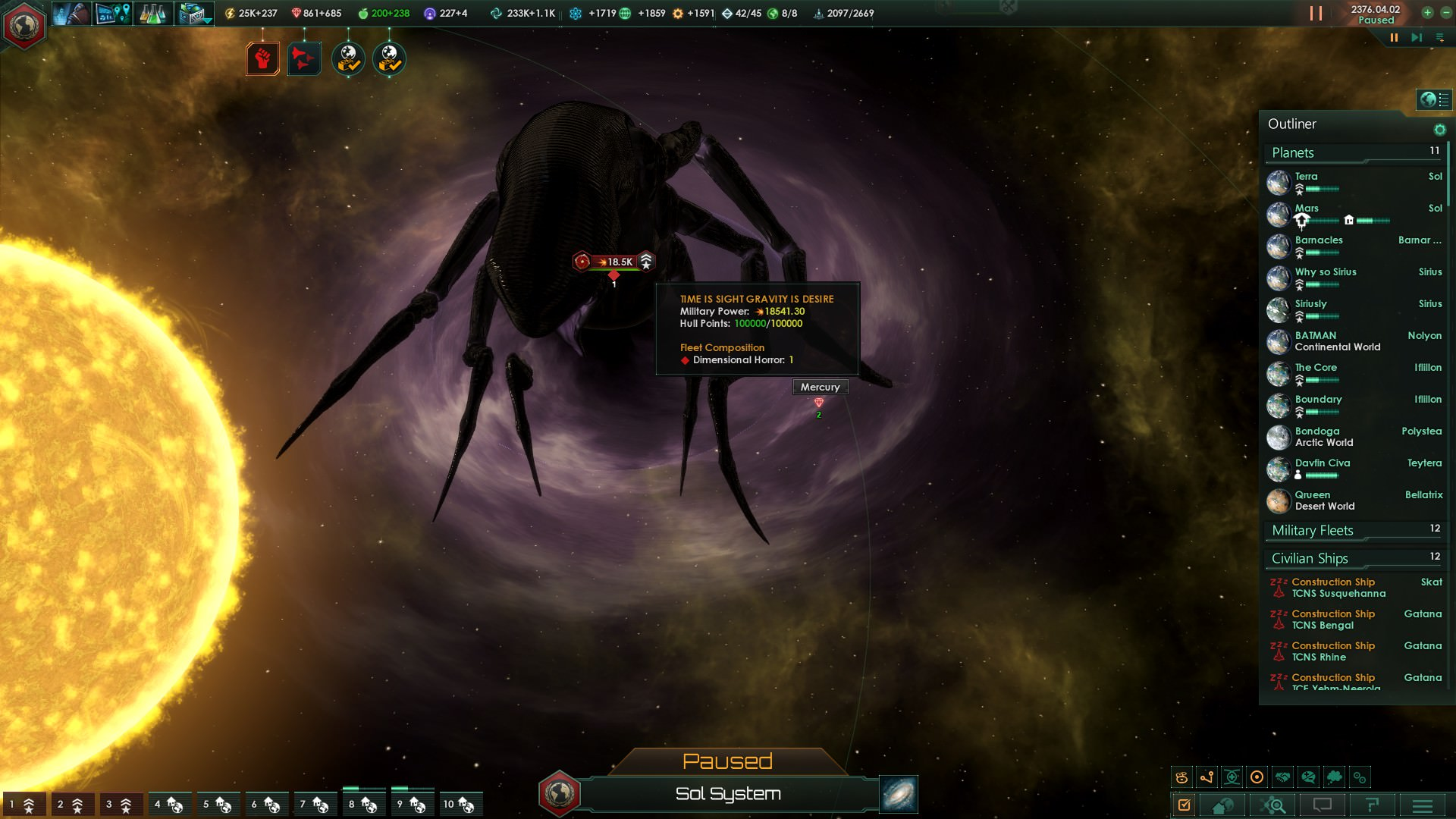Select Construction Ship TCNS Susquehanna
The height and width of the screenshot is (819, 1456).
1338,588
